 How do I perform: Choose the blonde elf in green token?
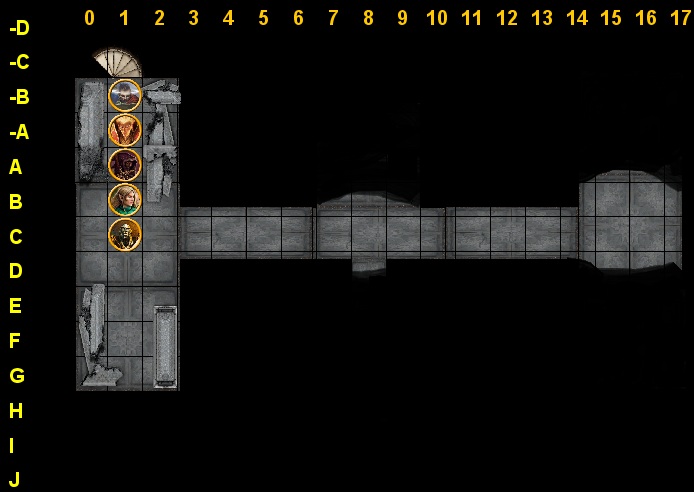pos(125,199)
